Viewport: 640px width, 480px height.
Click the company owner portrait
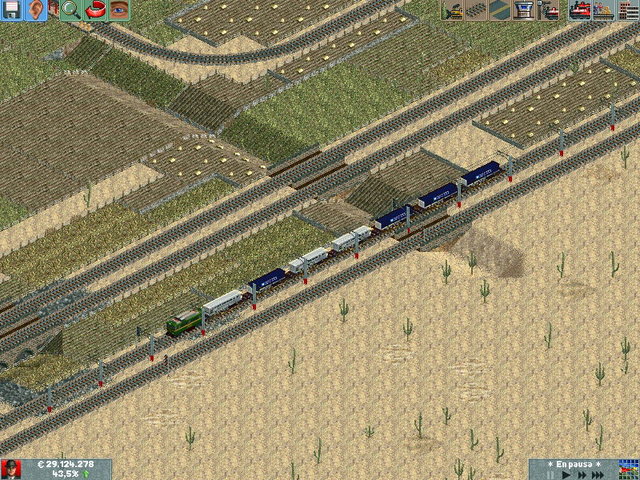pos(11,469)
